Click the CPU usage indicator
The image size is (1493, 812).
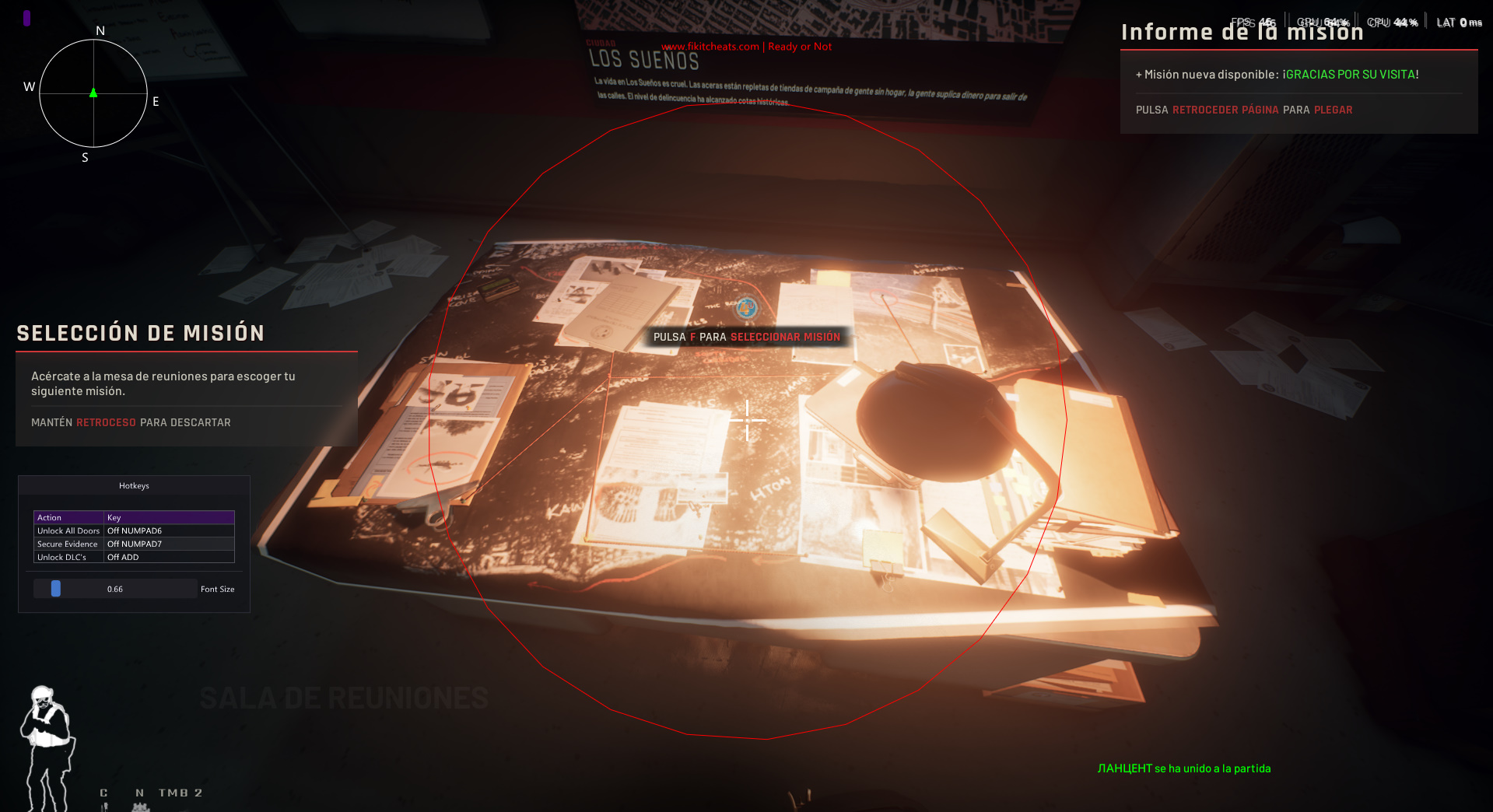click(x=1393, y=22)
